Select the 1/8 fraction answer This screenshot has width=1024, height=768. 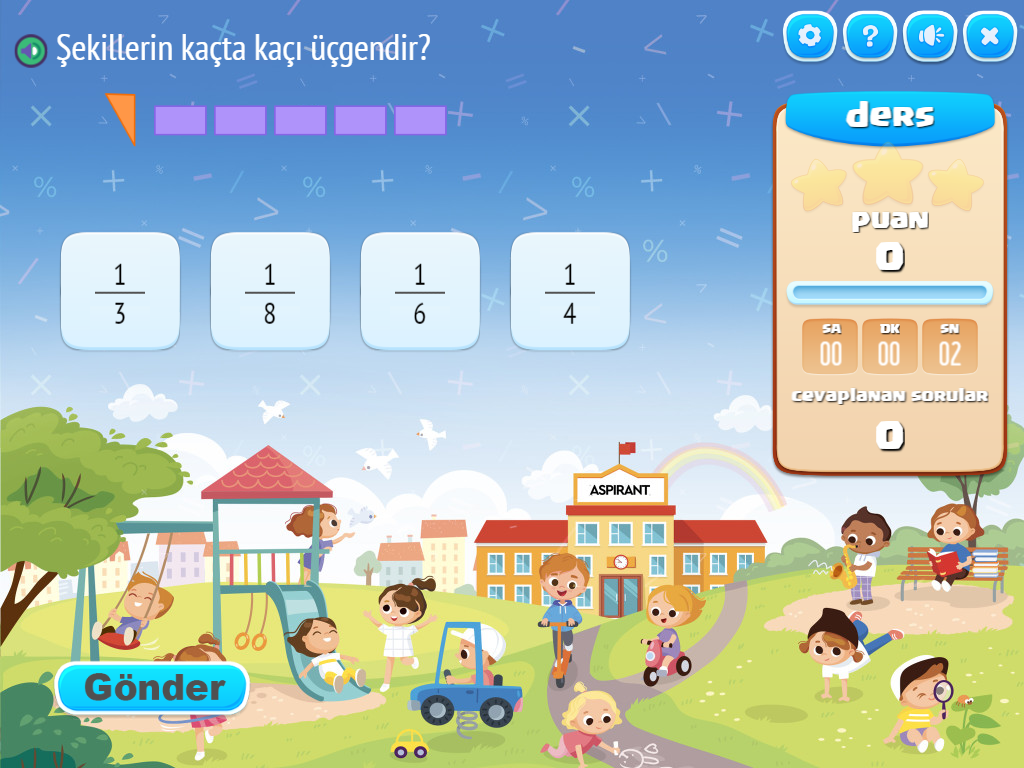click(270, 291)
